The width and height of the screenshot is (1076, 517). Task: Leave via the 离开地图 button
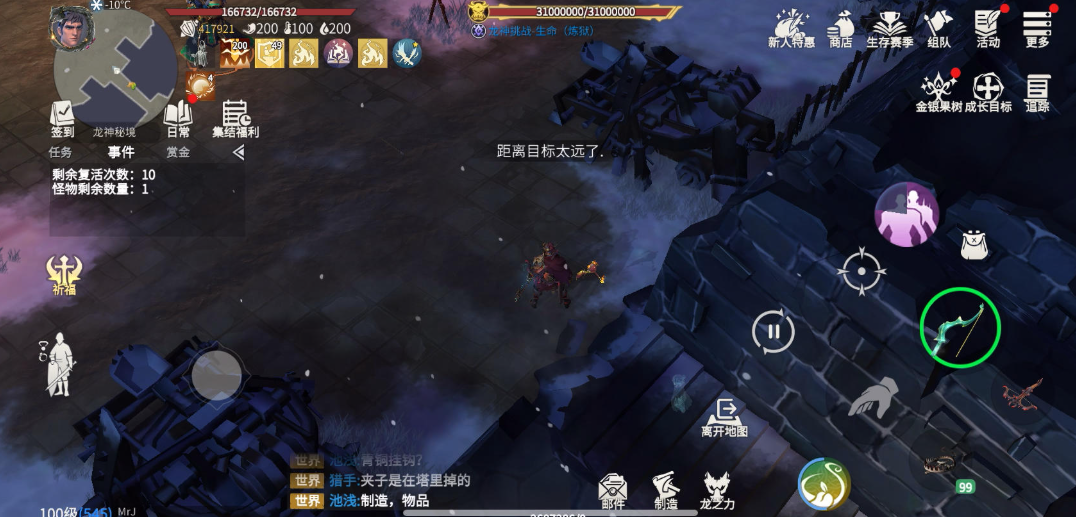(724, 417)
